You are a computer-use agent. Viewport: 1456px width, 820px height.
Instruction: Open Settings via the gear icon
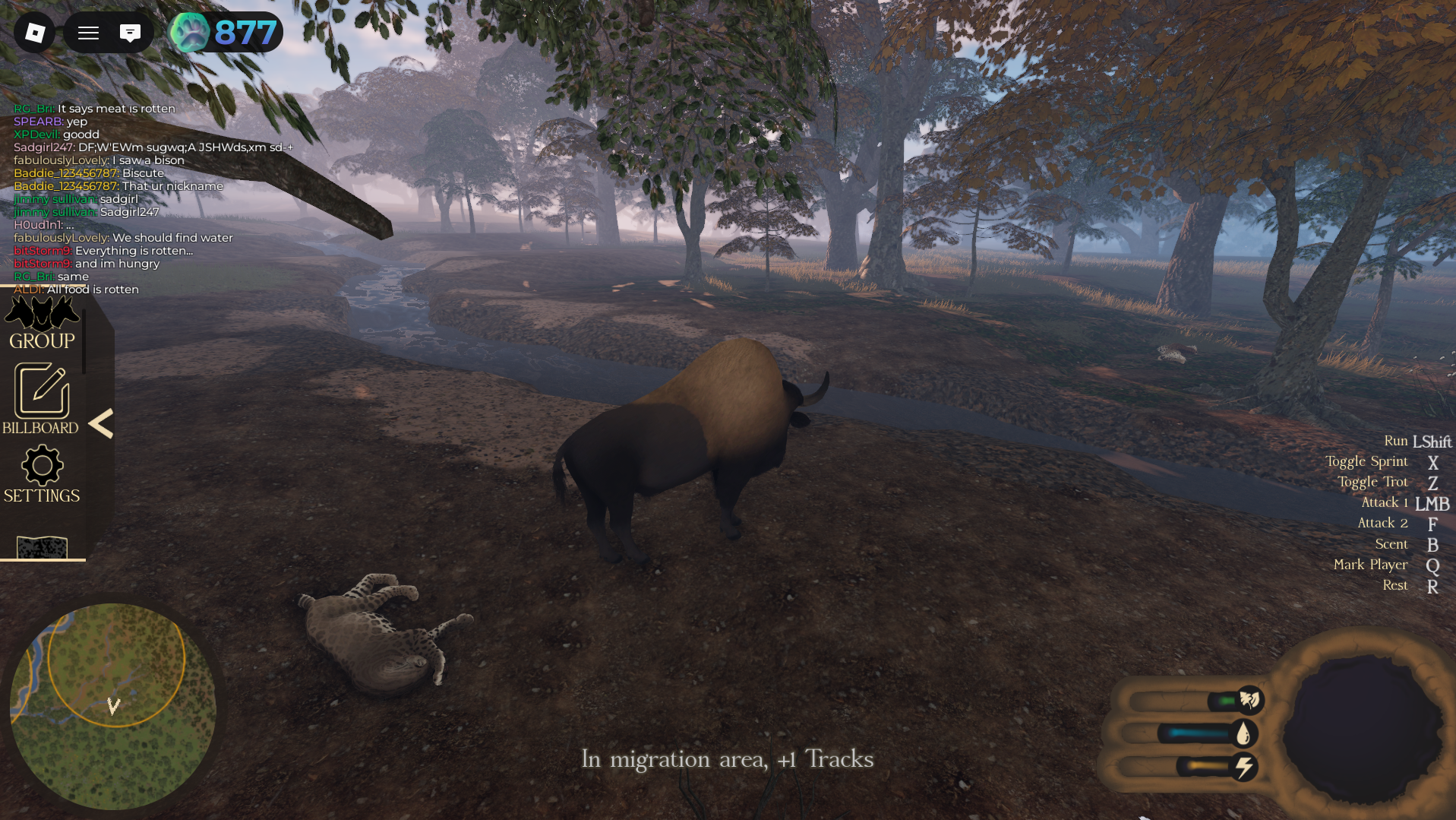click(x=42, y=465)
